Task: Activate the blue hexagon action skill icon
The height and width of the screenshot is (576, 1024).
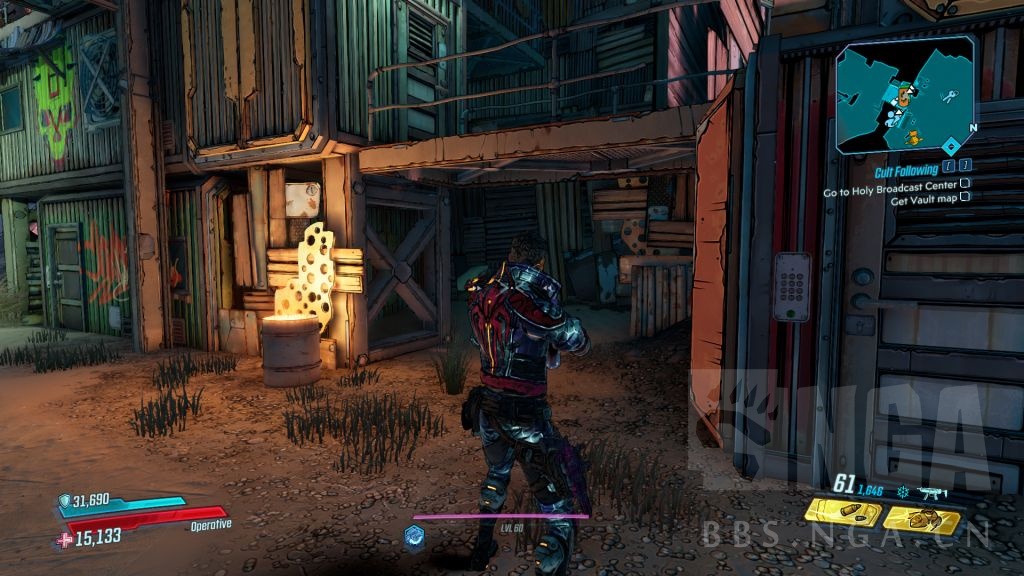Action: tap(415, 535)
